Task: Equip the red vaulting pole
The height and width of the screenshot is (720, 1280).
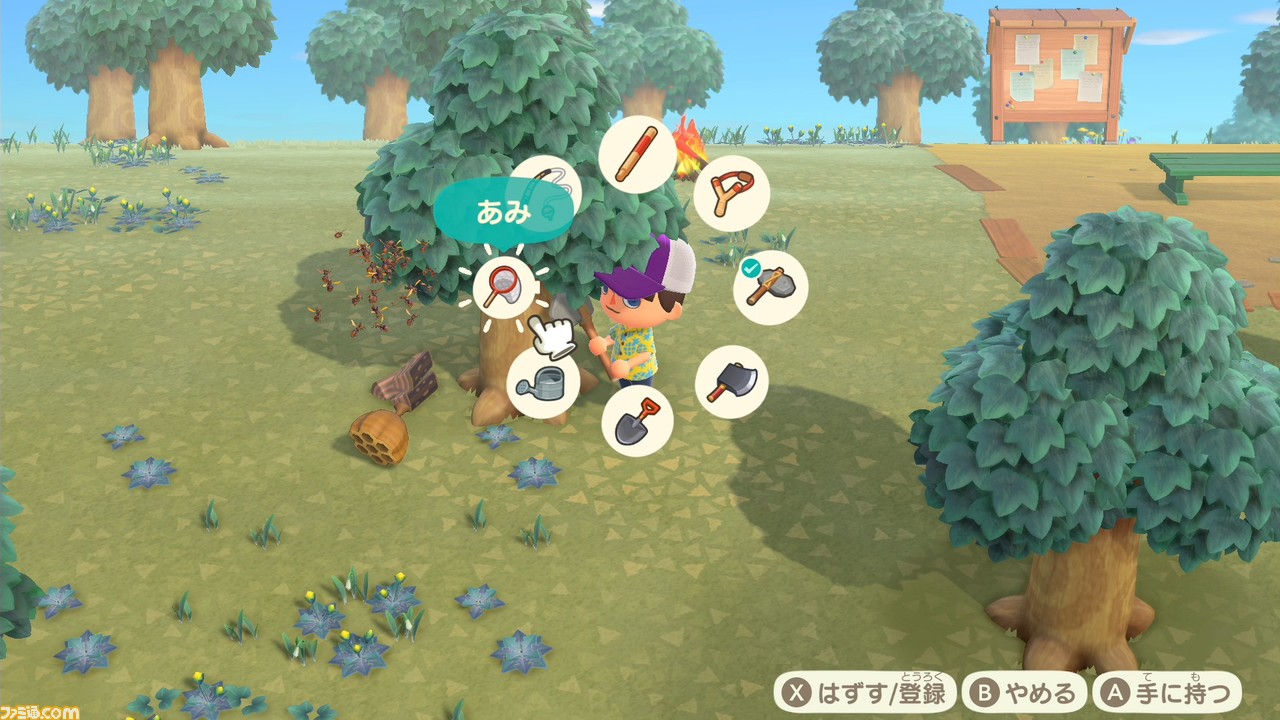Action: pos(636,154)
